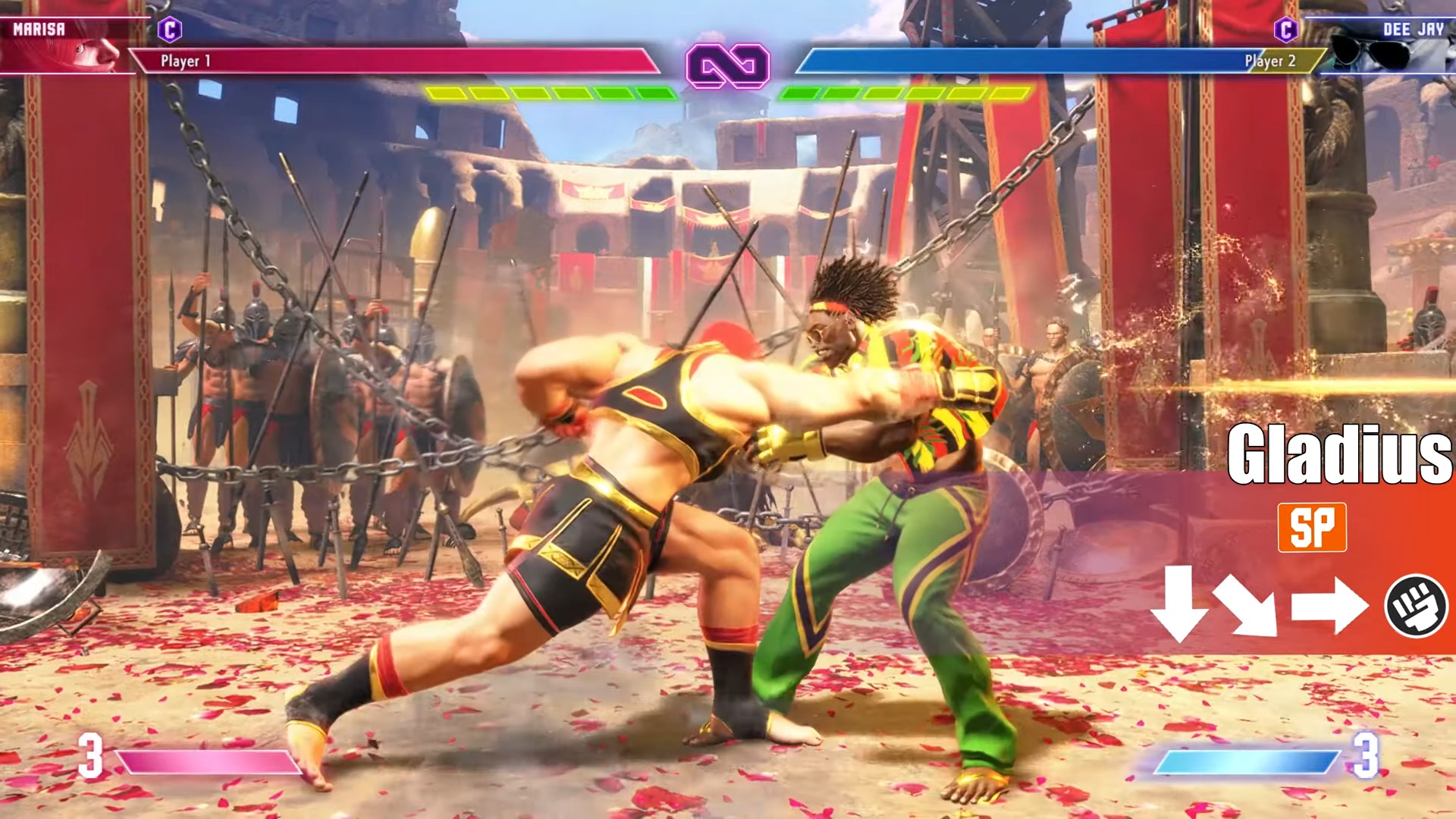Select Player 1's purple C control badge

tap(170, 30)
